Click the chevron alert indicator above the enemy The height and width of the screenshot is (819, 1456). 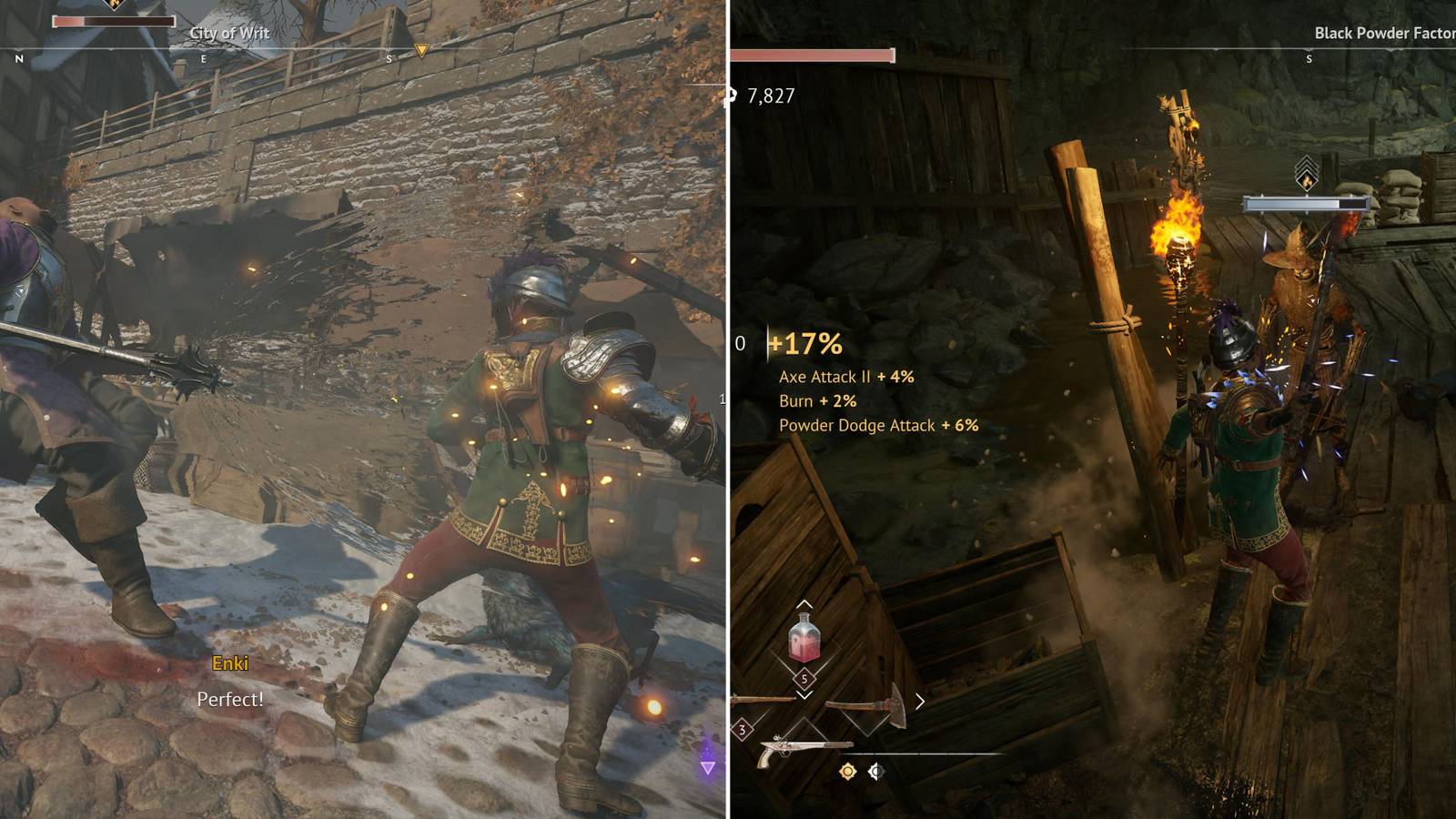(1308, 162)
